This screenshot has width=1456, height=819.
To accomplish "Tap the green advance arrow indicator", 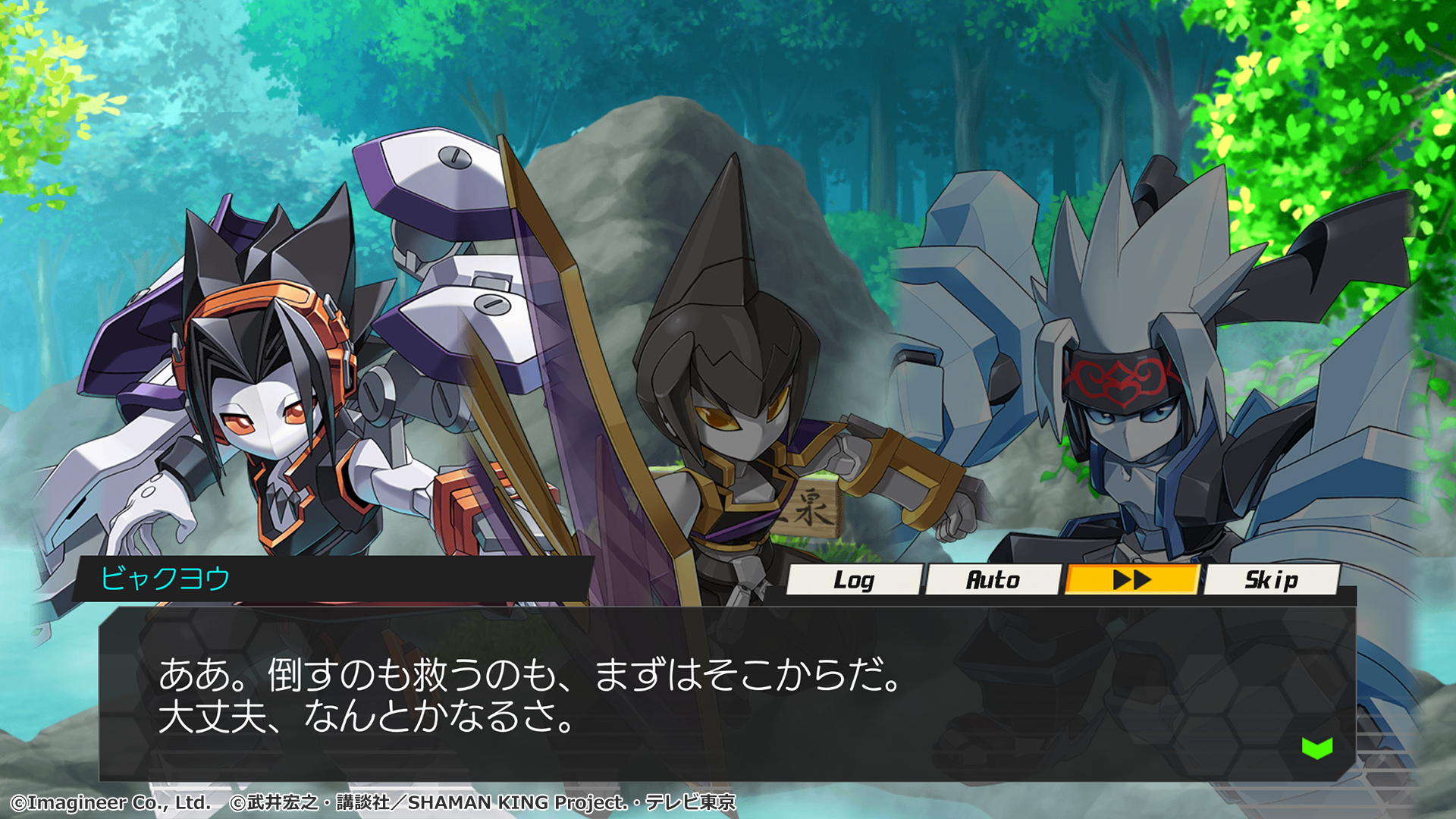I will tap(1313, 747).
